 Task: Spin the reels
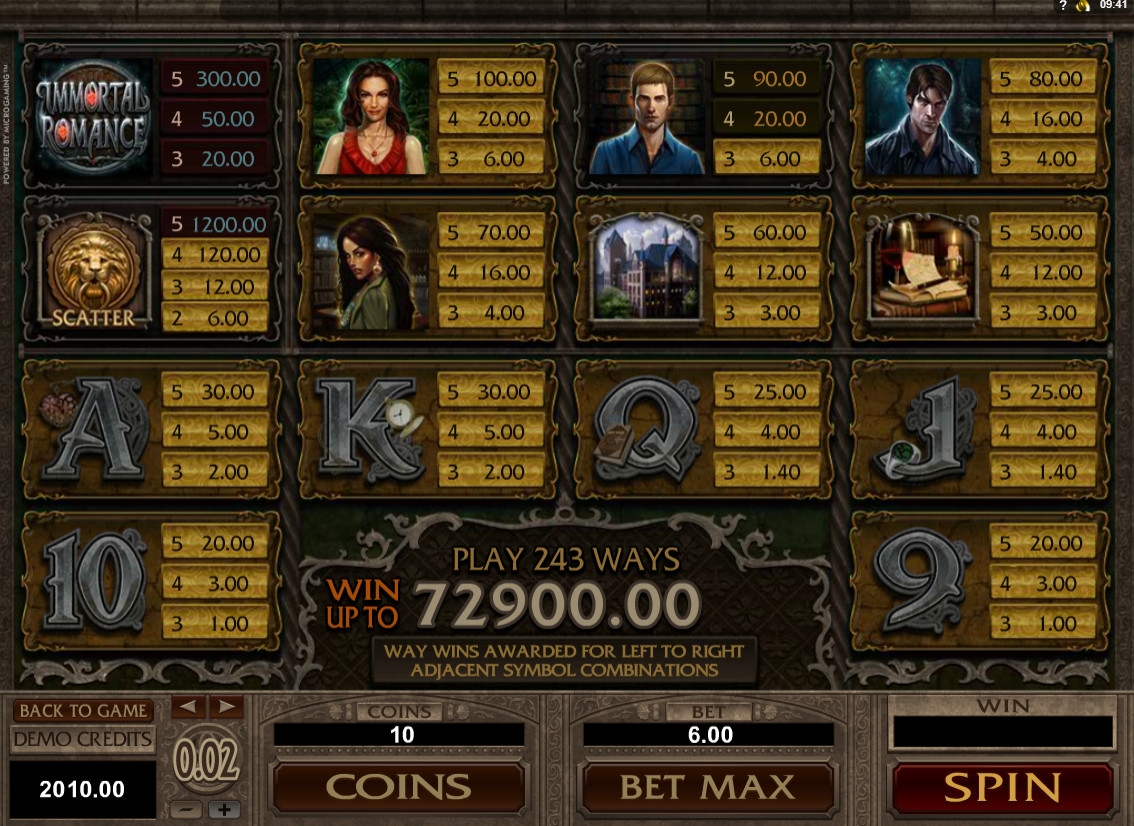coord(1002,787)
